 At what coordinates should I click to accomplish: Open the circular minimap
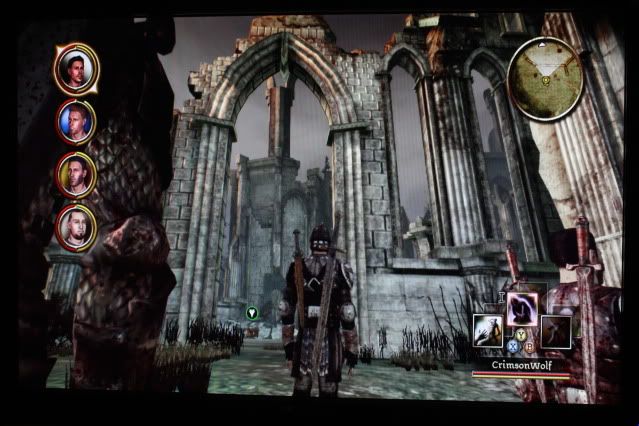click(x=545, y=76)
